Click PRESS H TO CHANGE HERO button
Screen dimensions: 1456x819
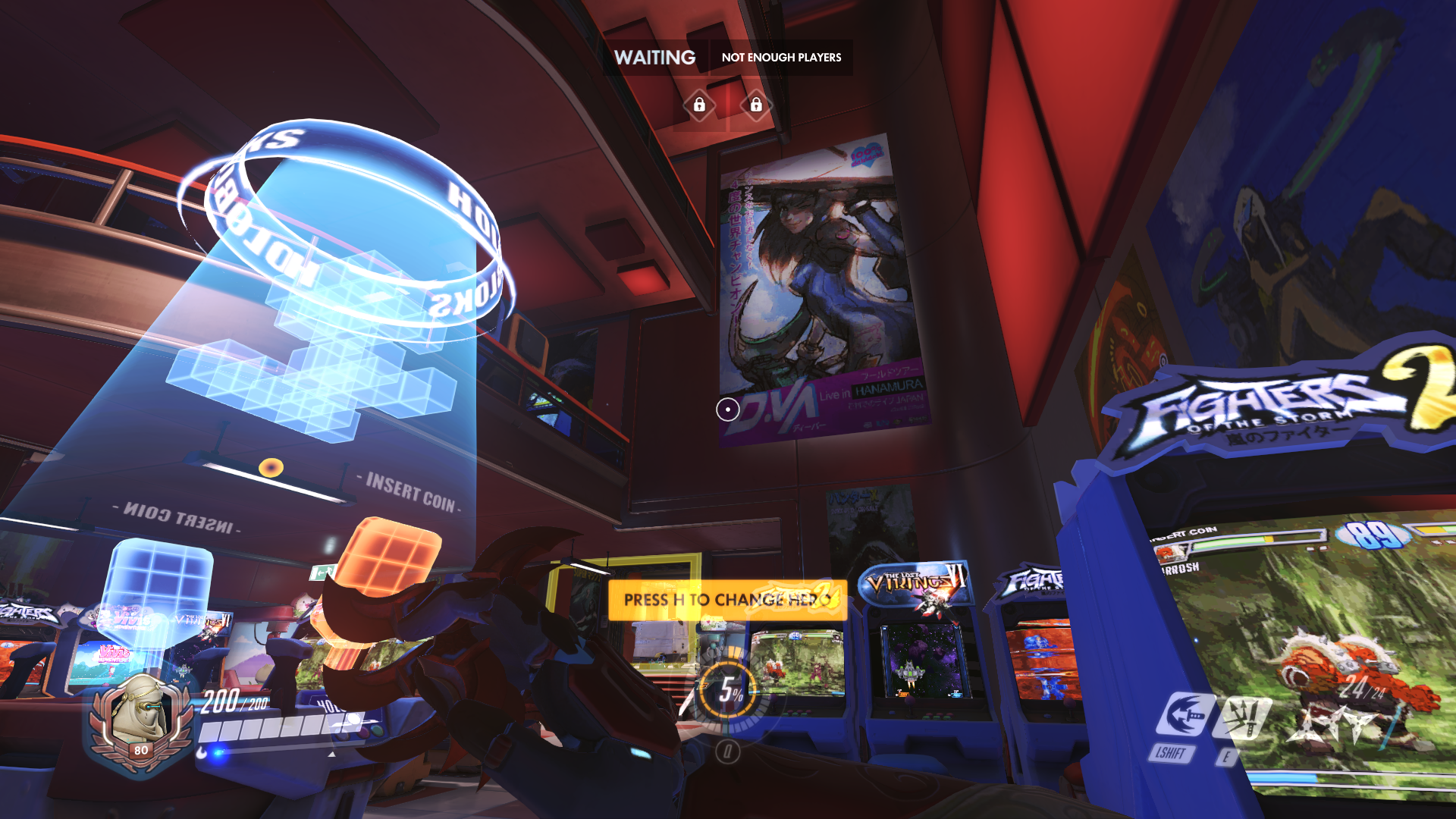pyautogui.click(x=726, y=599)
